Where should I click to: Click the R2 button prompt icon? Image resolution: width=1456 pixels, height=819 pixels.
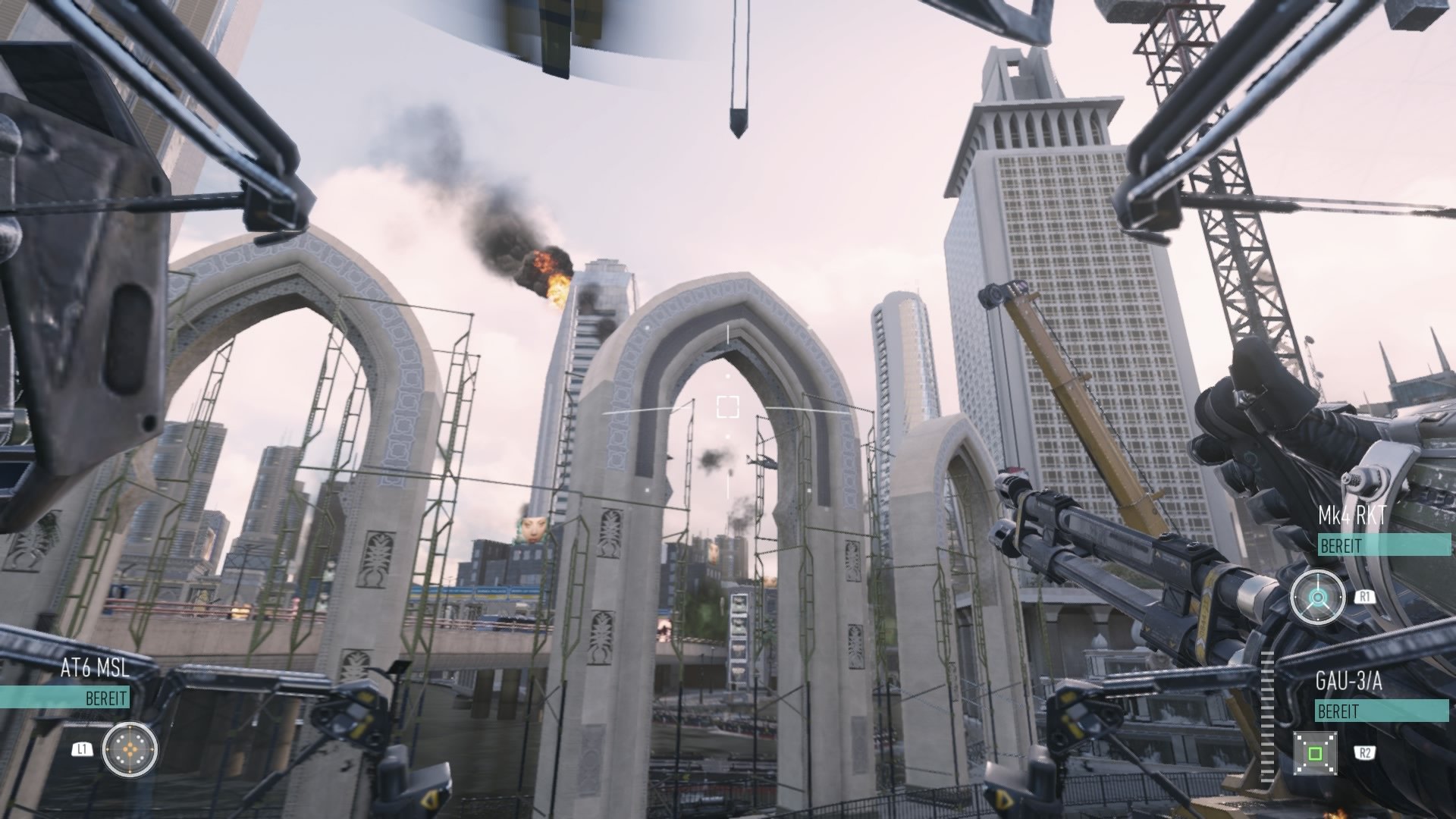[x=1365, y=752]
